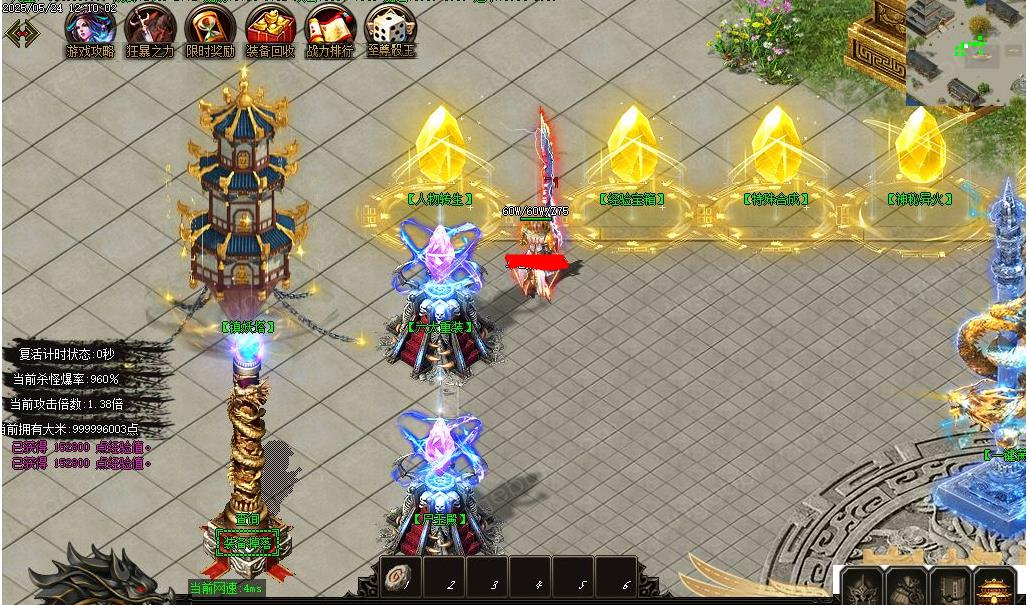Toggle the arrow collapse button beside top icons
Image resolution: width=1027 pixels, height=605 pixels.
click(22, 32)
